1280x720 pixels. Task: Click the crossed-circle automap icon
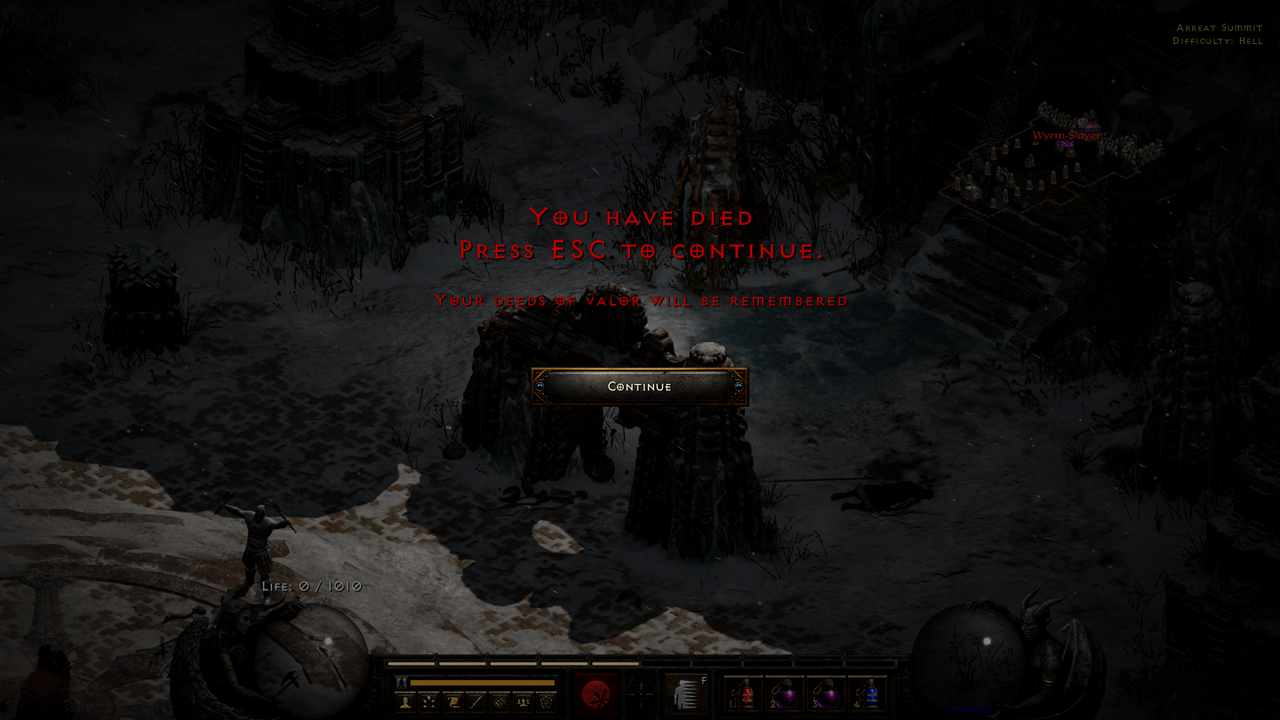coord(500,700)
